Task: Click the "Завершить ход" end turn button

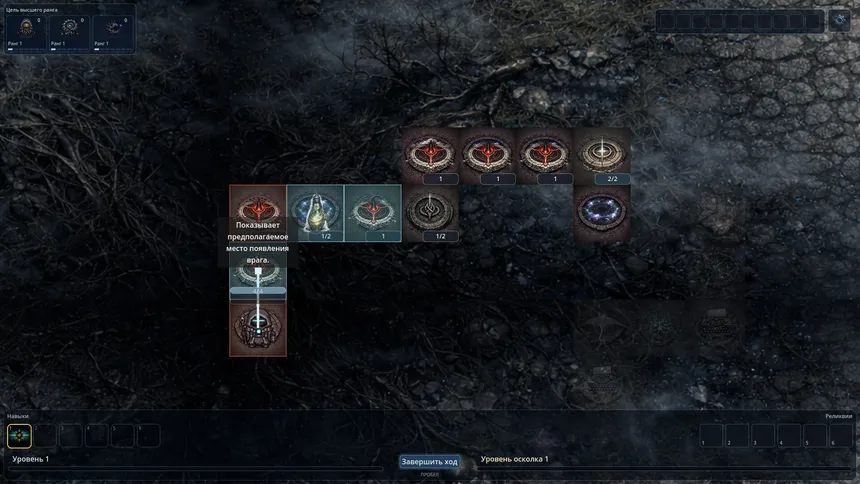Action: coord(429,462)
